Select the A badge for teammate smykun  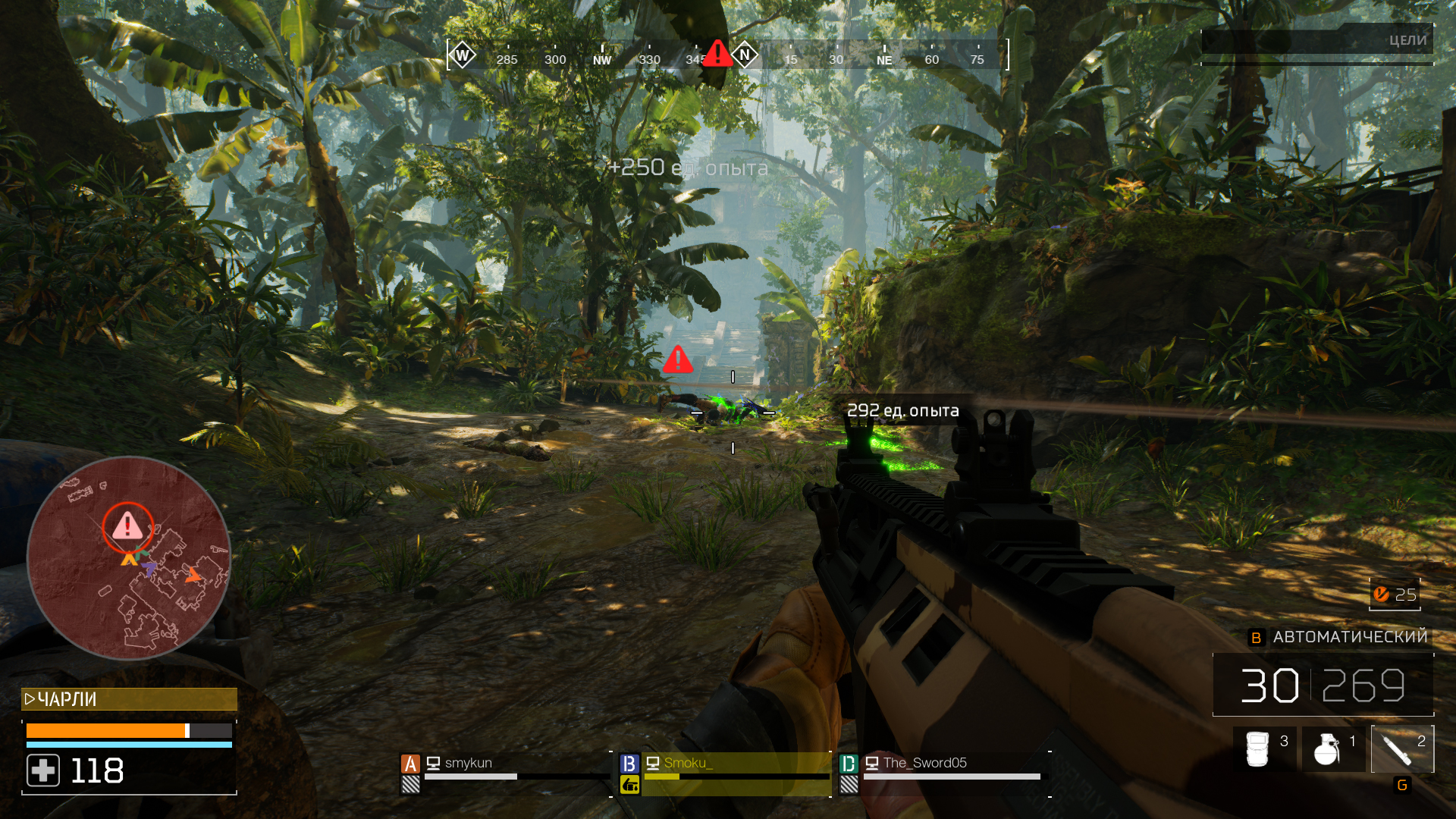(x=410, y=764)
